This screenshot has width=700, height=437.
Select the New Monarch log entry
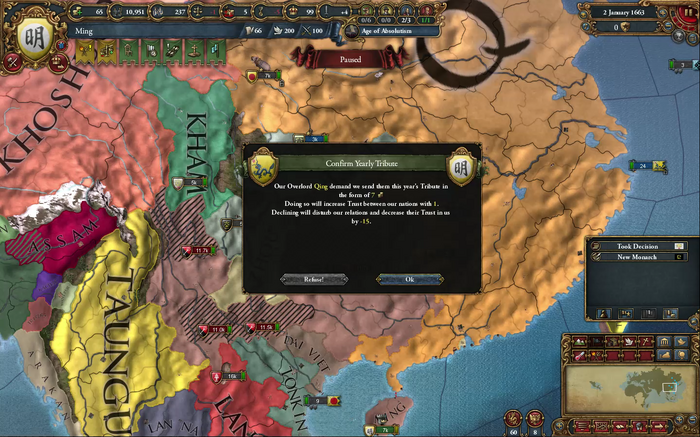click(x=636, y=257)
